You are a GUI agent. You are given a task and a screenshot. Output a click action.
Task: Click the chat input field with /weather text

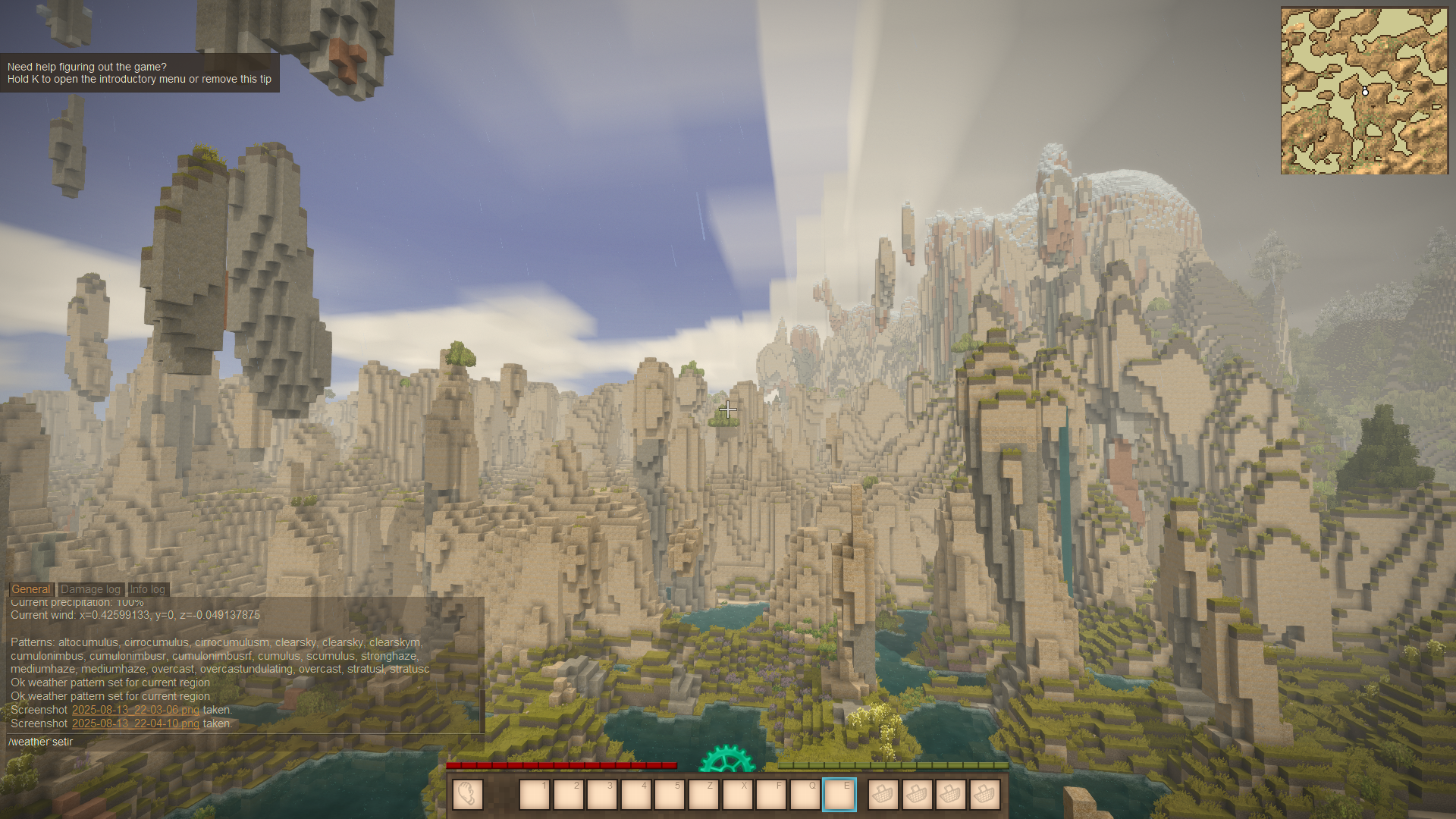click(x=243, y=742)
